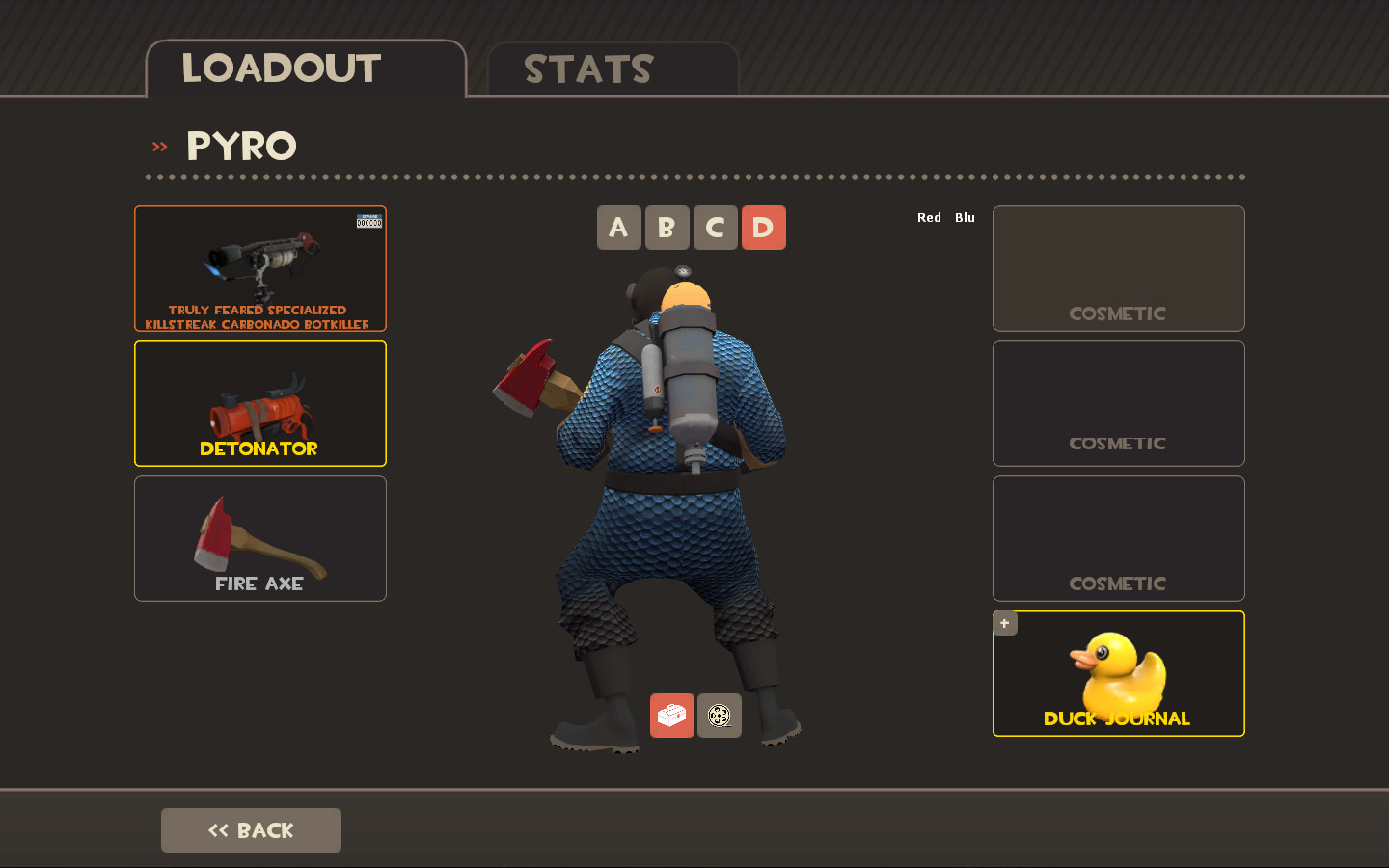Open the first empty Cosmetic slot

click(x=1118, y=268)
